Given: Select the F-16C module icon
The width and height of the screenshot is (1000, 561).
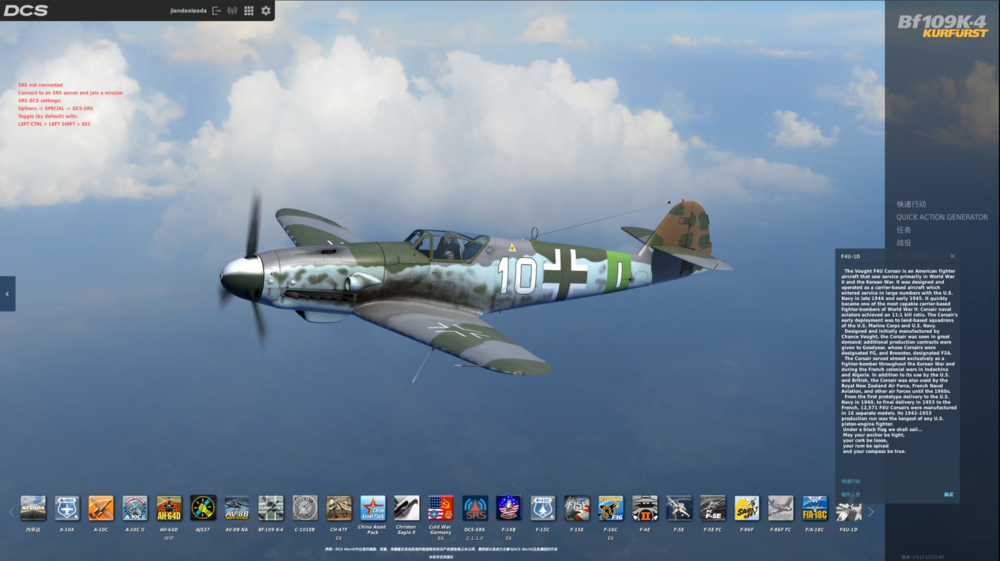Looking at the screenshot, I should click(x=610, y=508).
